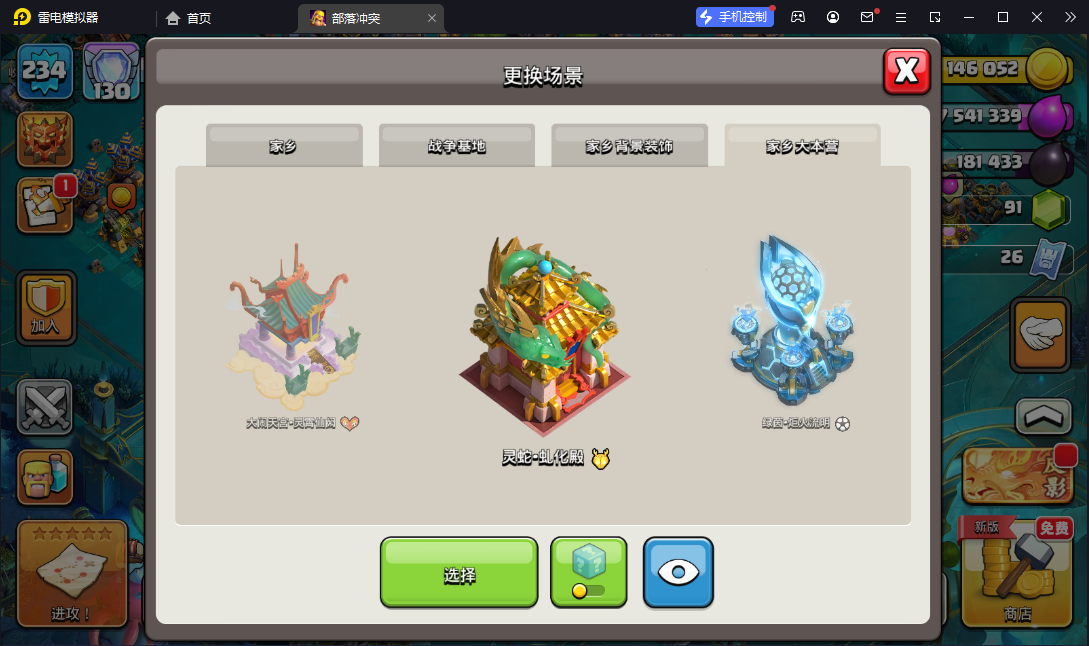
Task: Select the 家乡大本营 tab
Action: tap(802, 146)
